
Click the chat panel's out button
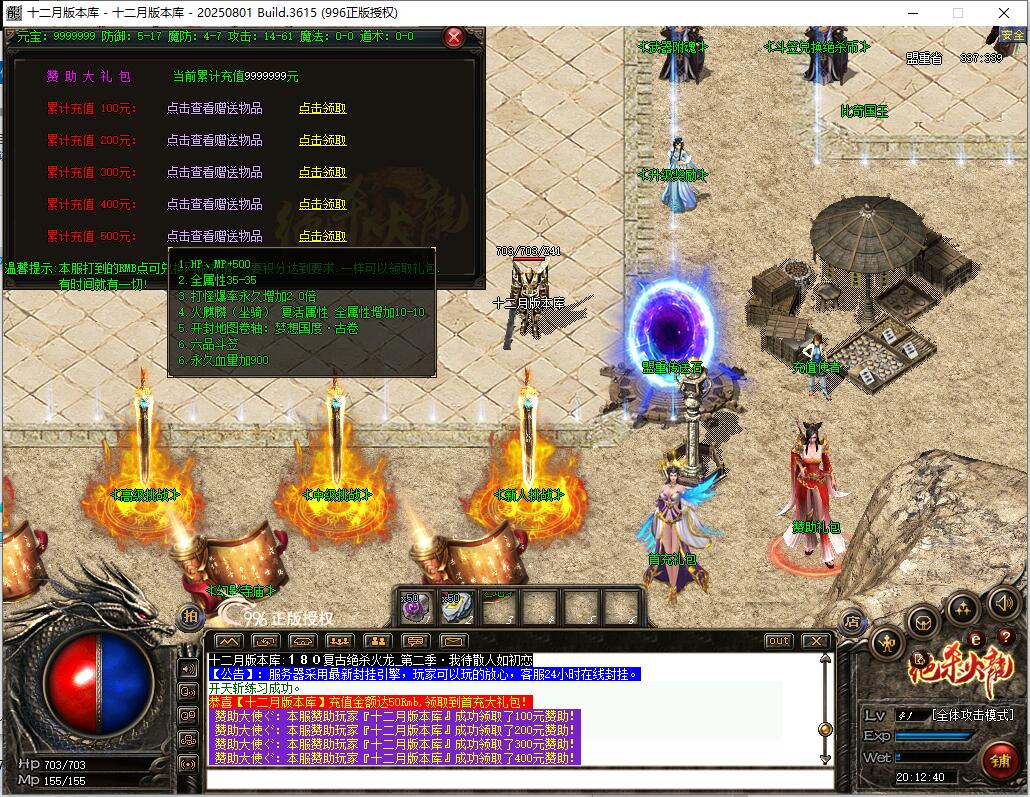[x=778, y=641]
